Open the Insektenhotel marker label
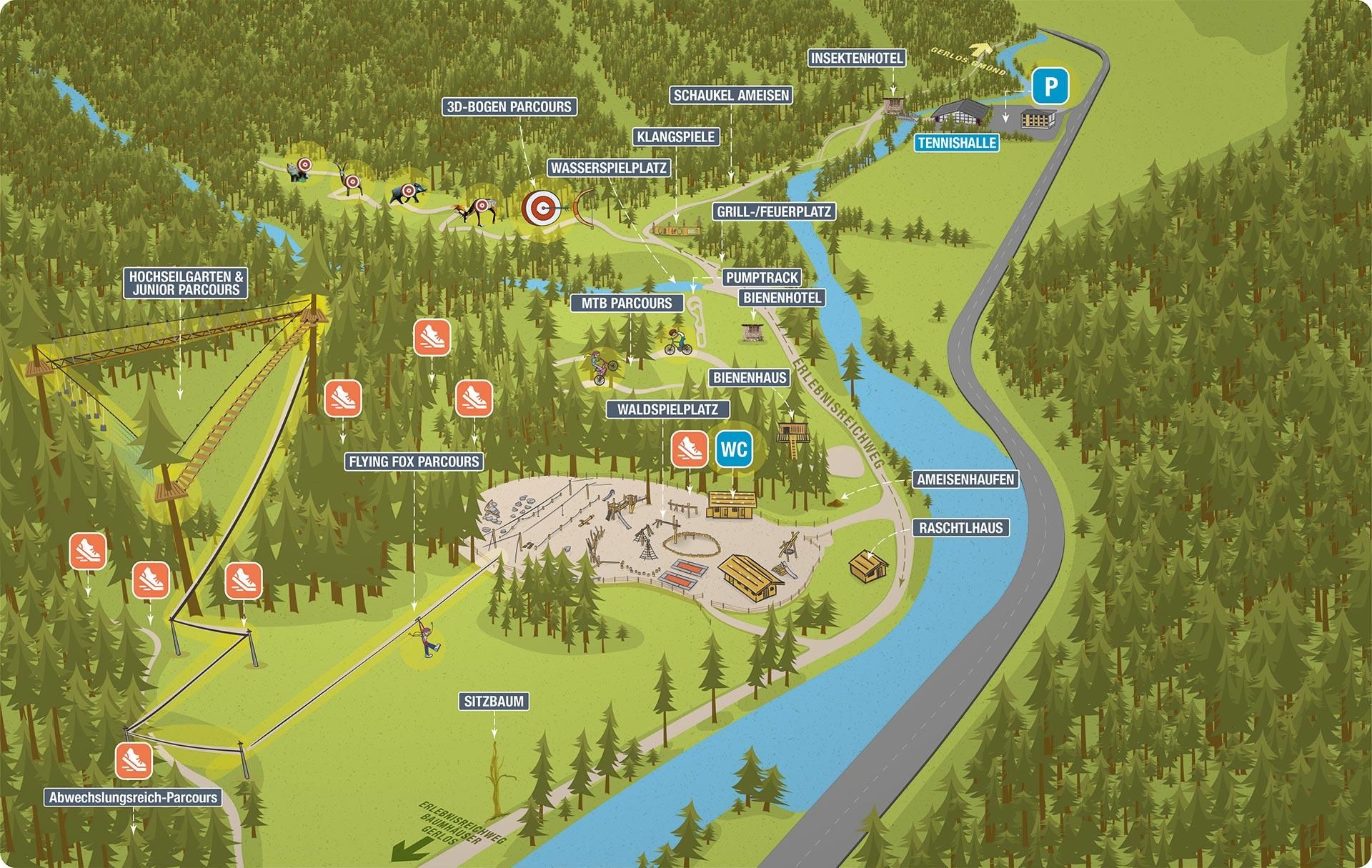The height and width of the screenshot is (868, 1372). [857, 59]
